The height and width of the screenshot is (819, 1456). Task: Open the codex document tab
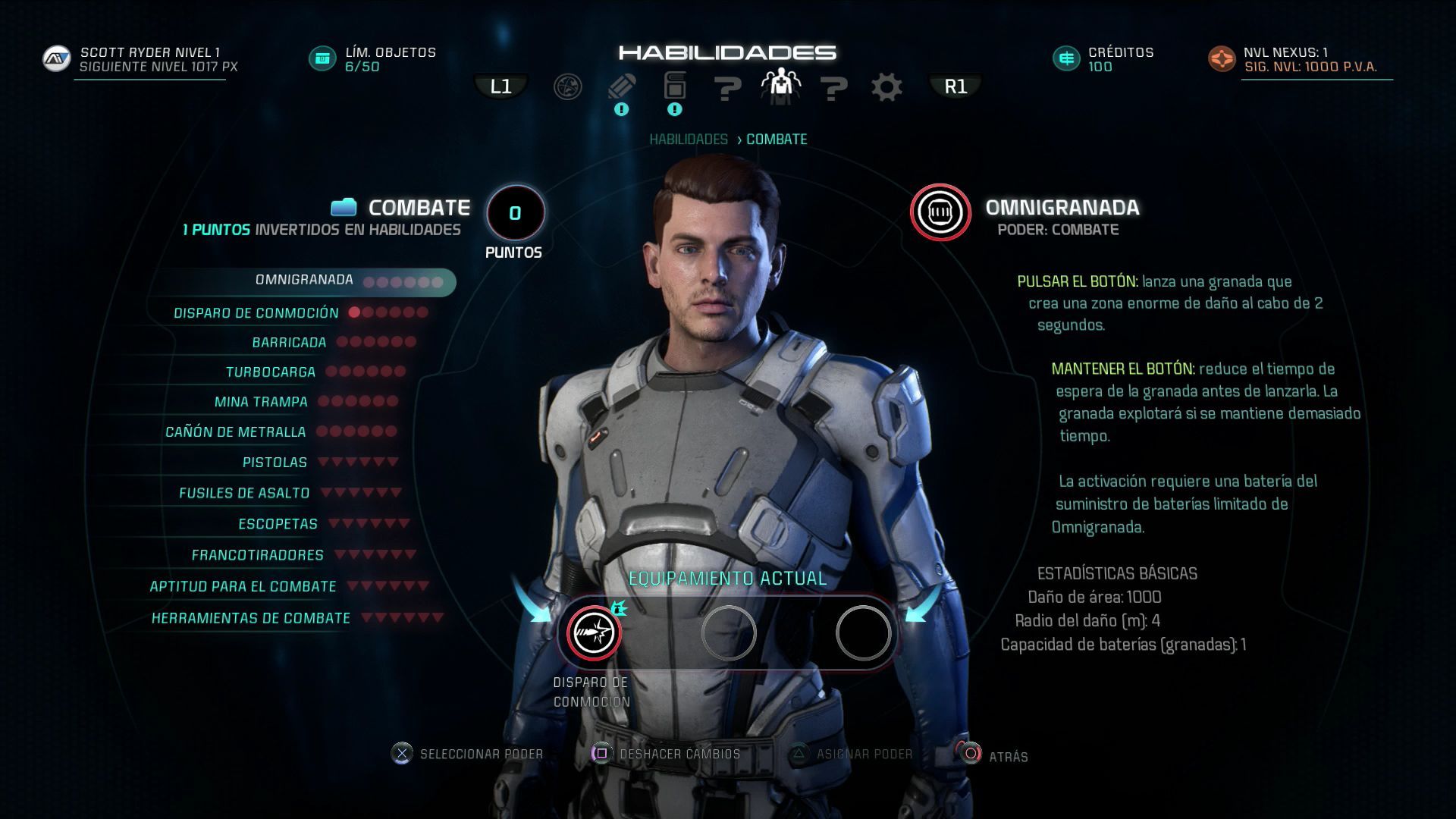[674, 86]
